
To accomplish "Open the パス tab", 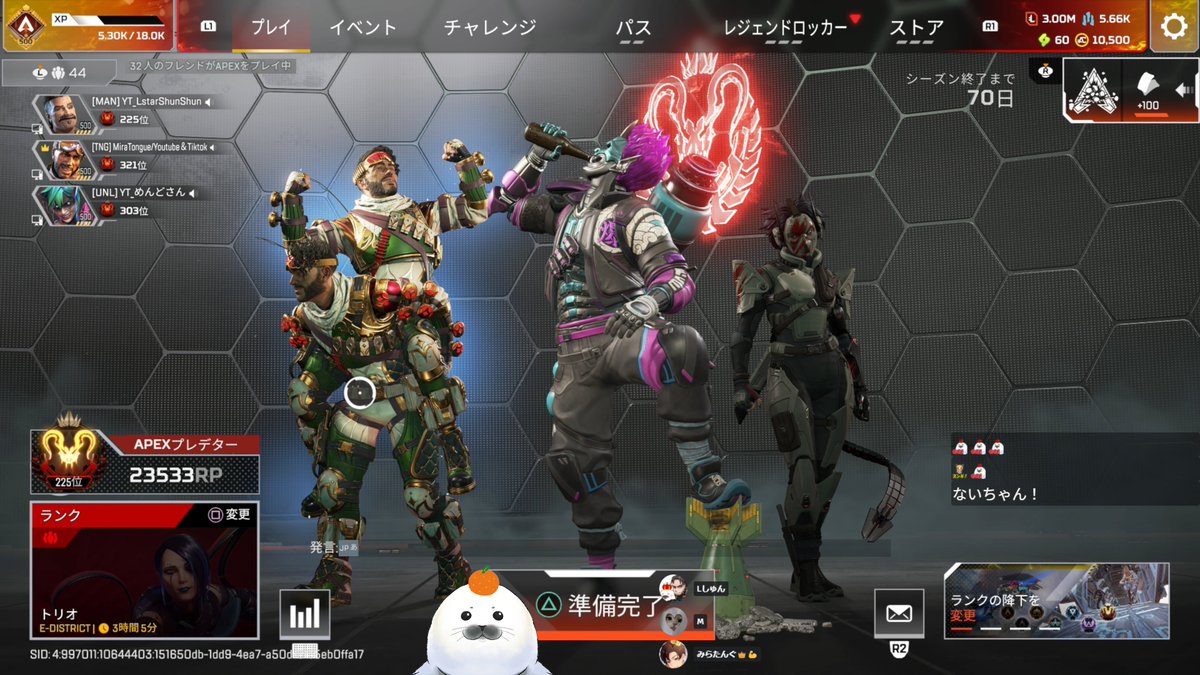I will pyautogui.click(x=633, y=28).
